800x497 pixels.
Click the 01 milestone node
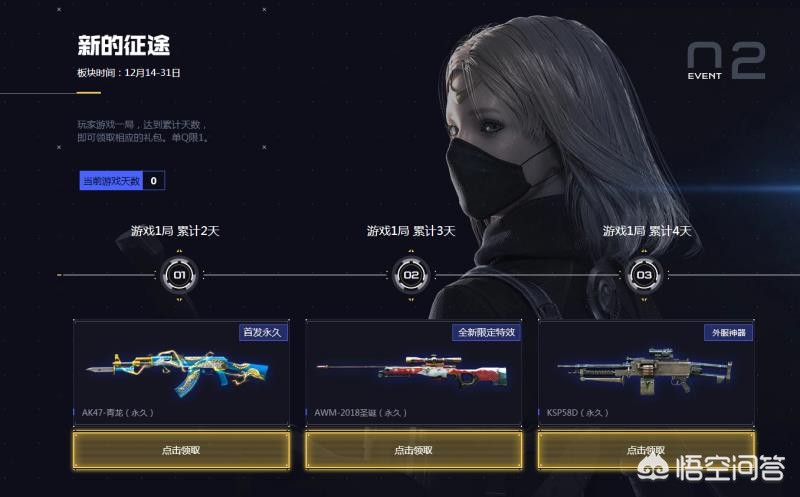(x=179, y=274)
